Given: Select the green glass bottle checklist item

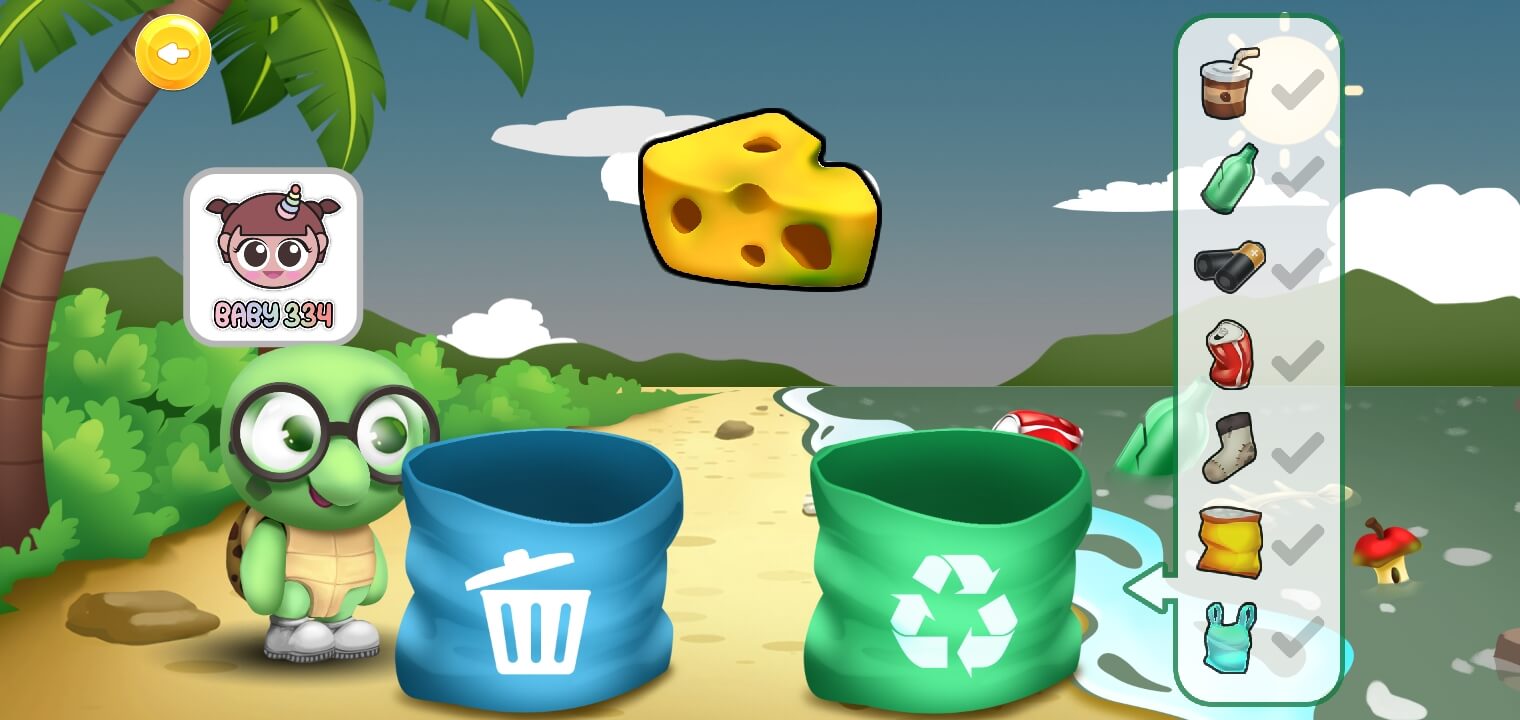Looking at the screenshot, I should pyautogui.click(x=1229, y=178).
